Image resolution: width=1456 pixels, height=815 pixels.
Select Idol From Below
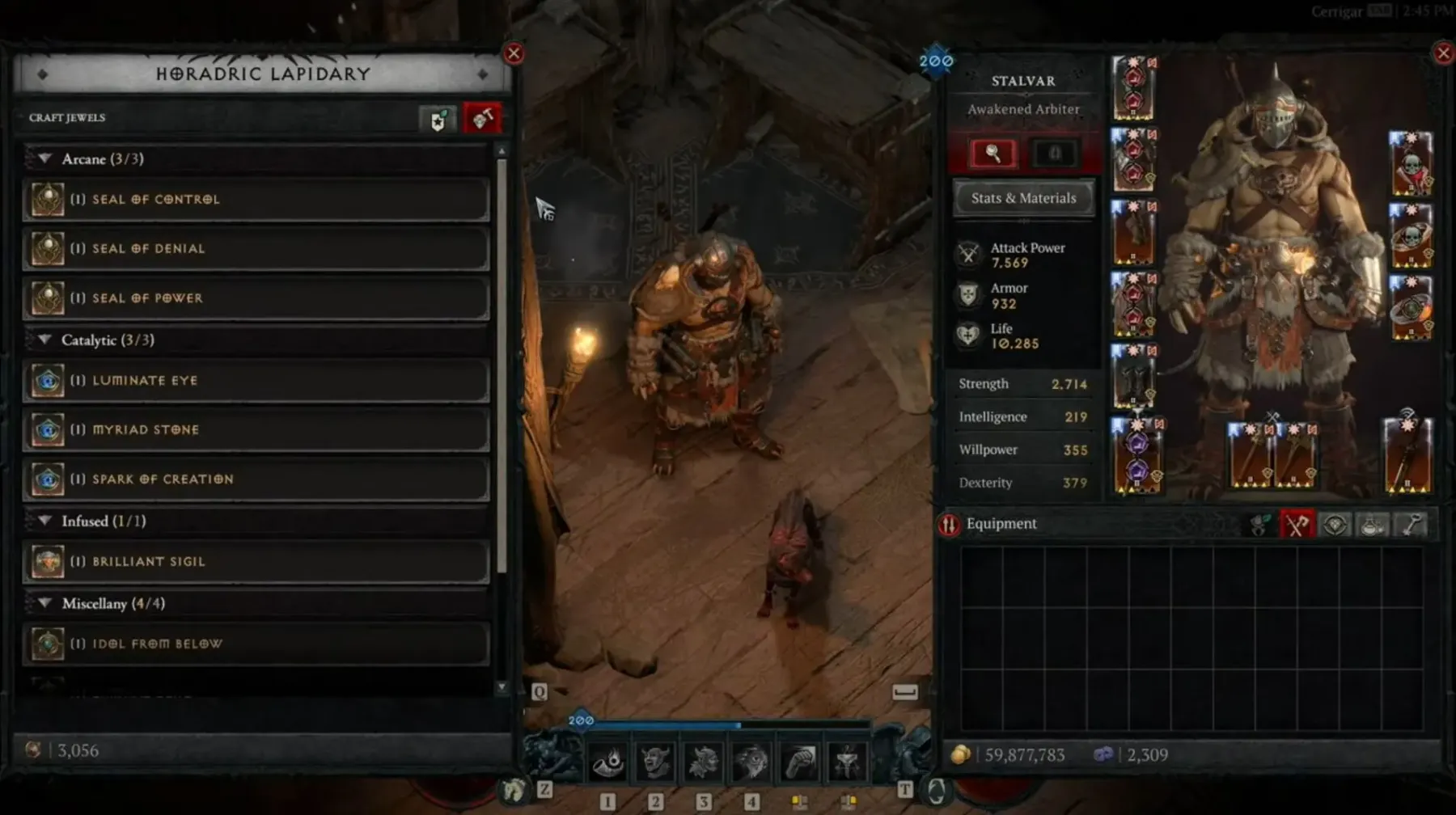click(256, 644)
